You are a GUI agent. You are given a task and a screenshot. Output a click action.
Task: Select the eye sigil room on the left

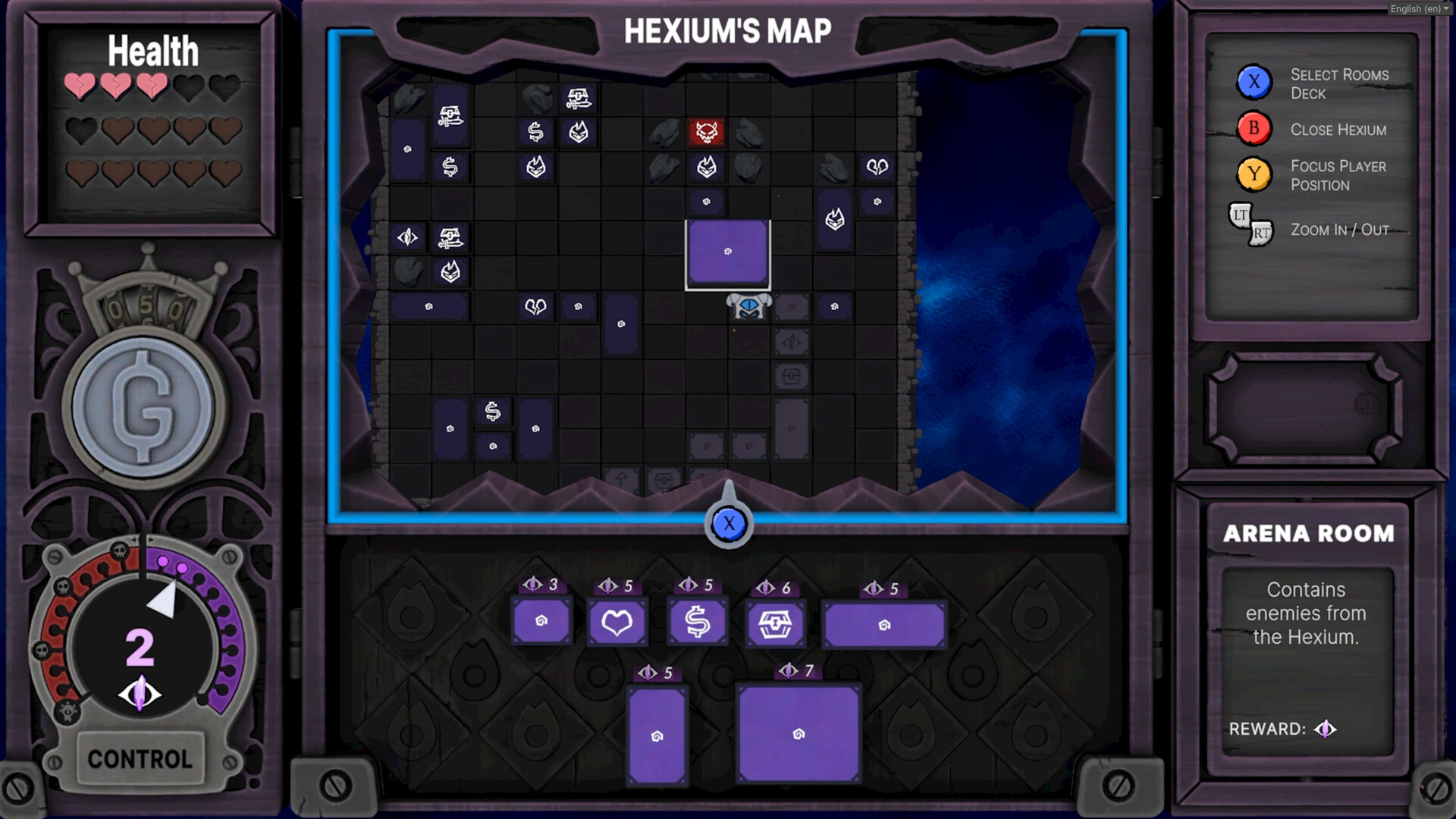[407, 237]
